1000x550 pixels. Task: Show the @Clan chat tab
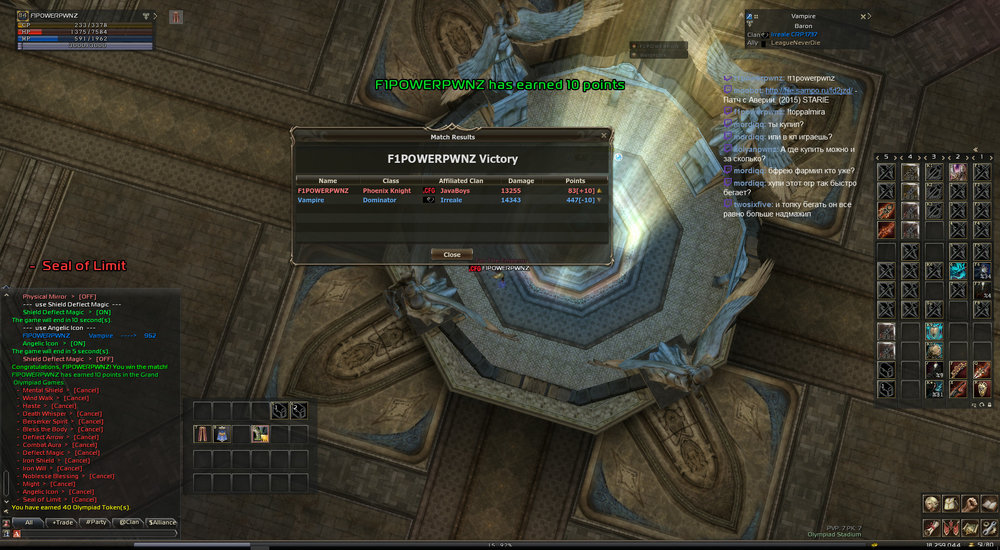(x=129, y=522)
